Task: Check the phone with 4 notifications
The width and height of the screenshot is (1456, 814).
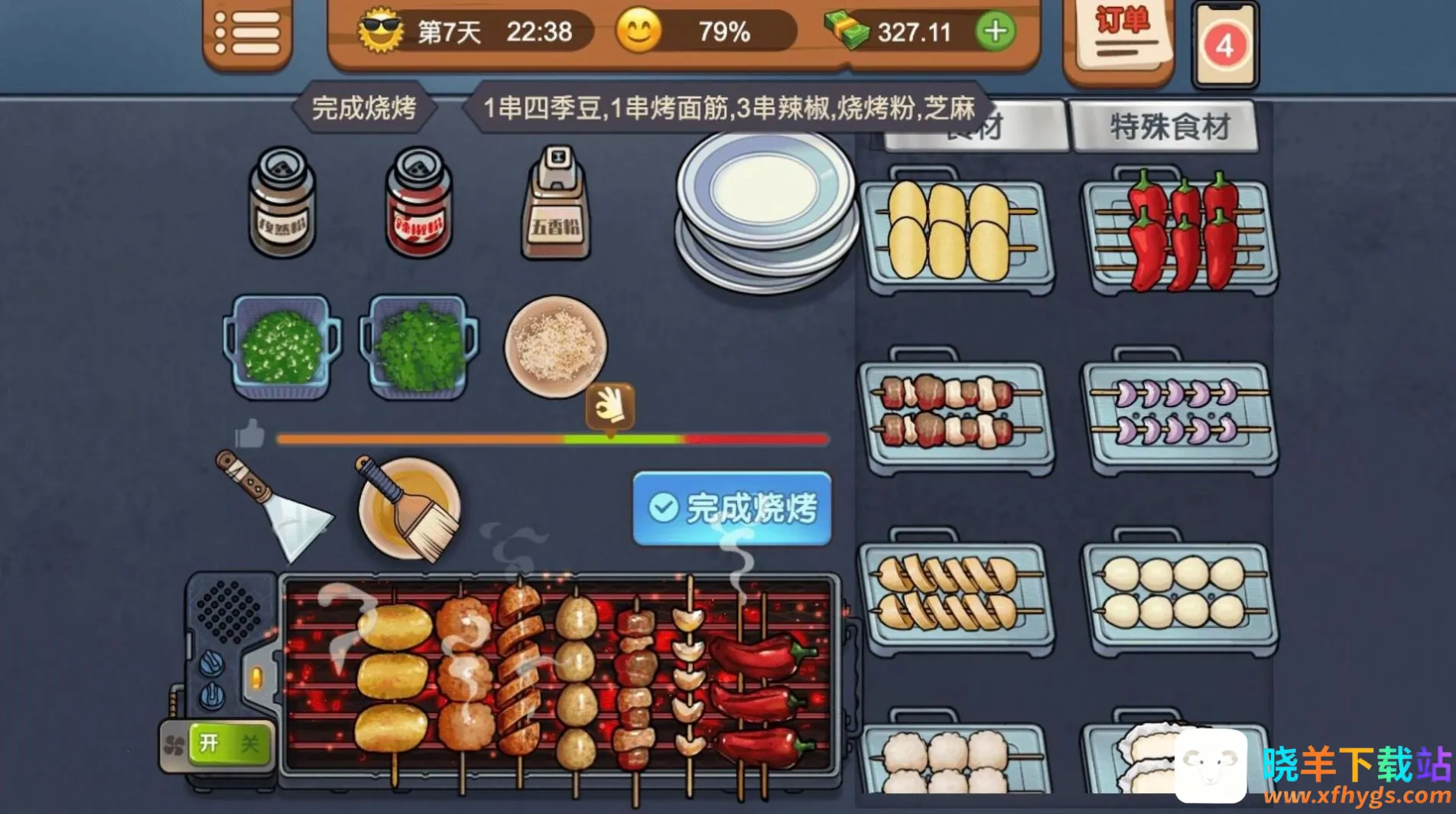Action: point(1224,45)
